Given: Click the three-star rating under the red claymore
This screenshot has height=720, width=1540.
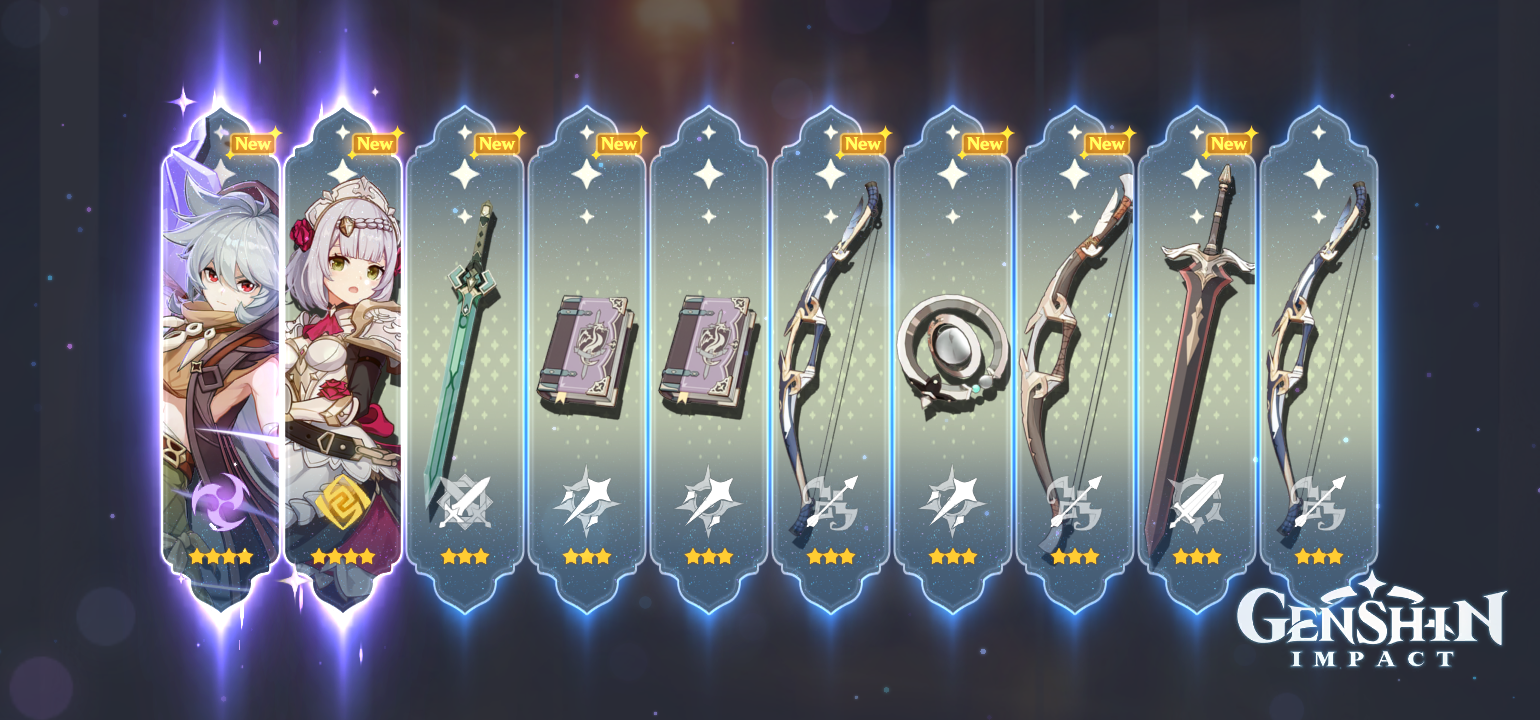Looking at the screenshot, I should (1195, 556).
